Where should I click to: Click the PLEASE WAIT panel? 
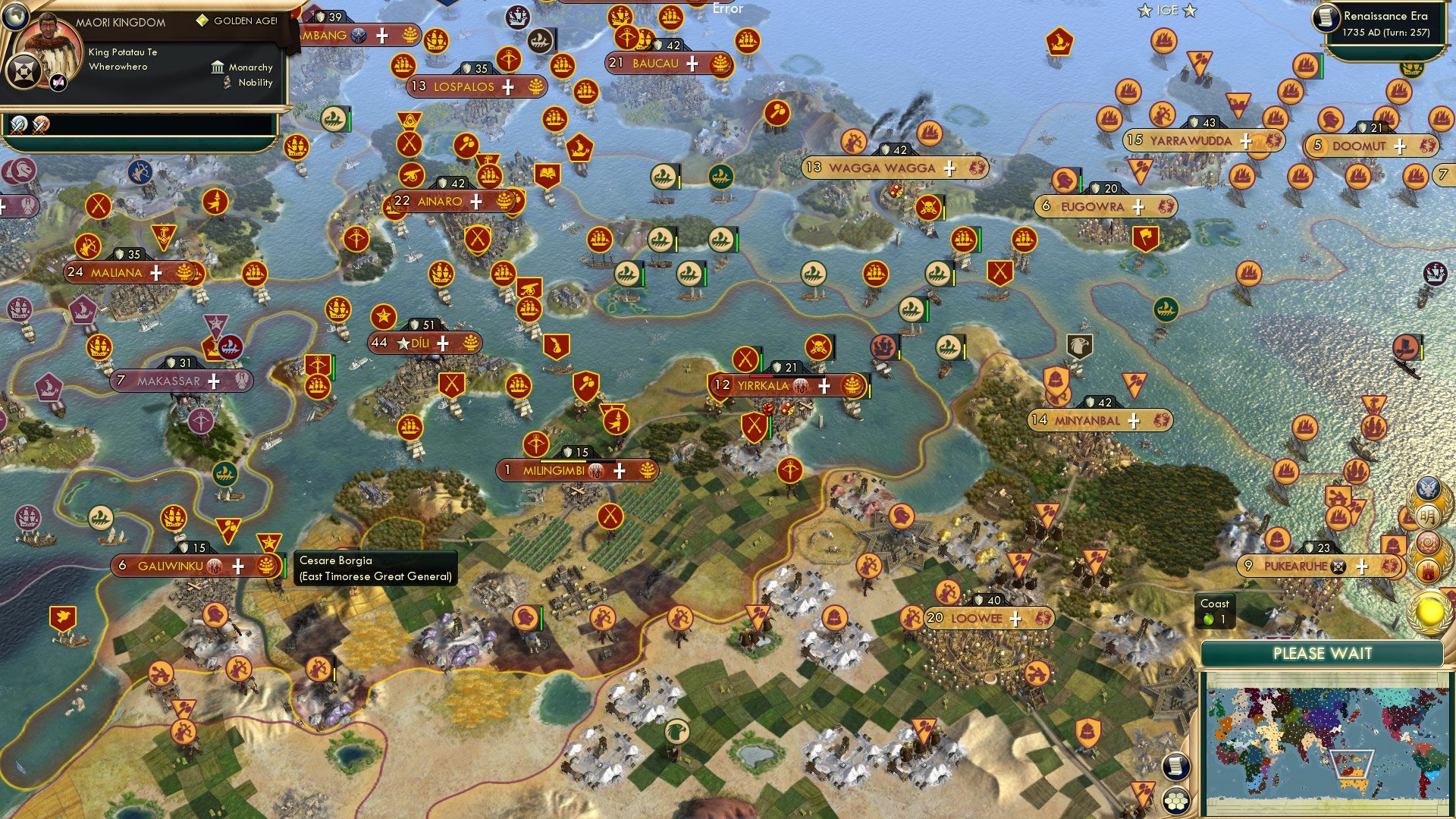coord(1323,653)
